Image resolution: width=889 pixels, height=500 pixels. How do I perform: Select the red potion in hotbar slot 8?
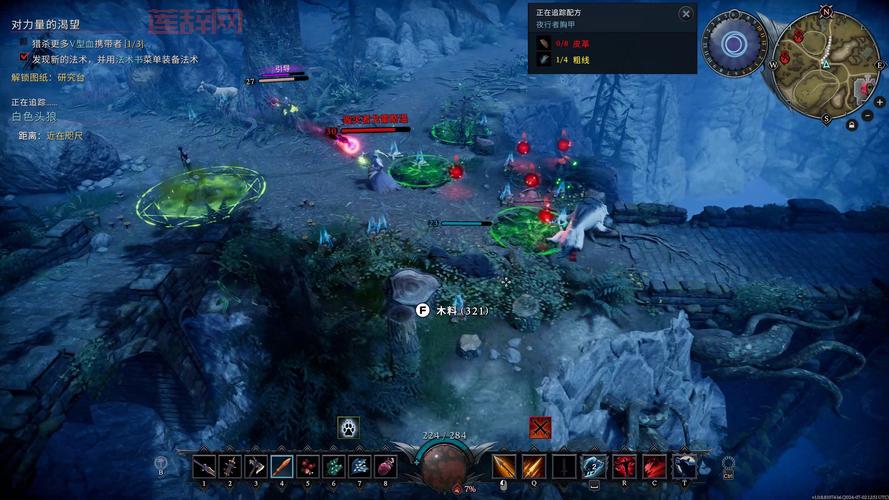(x=386, y=466)
